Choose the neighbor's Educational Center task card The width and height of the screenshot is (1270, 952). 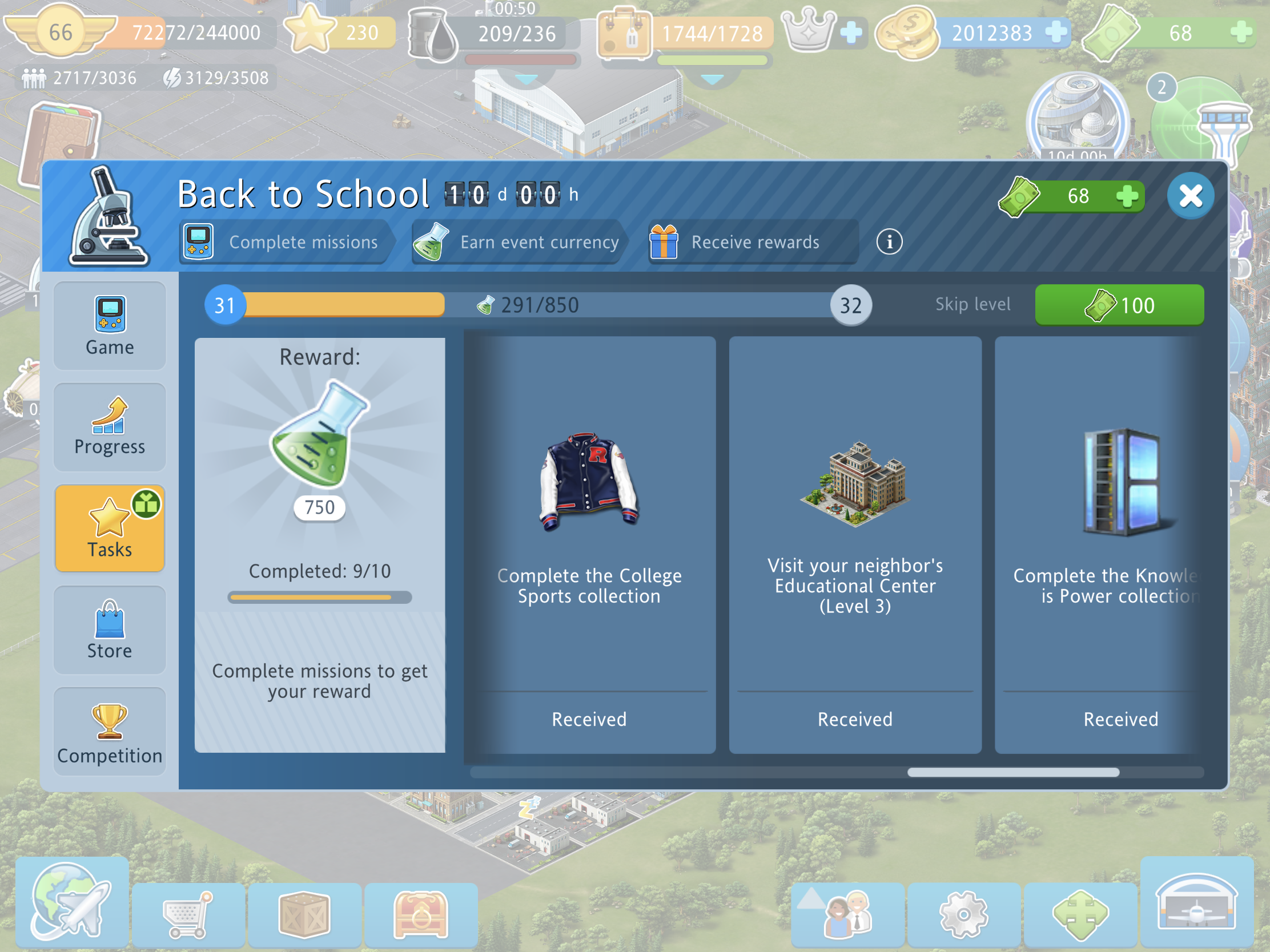tap(855, 544)
